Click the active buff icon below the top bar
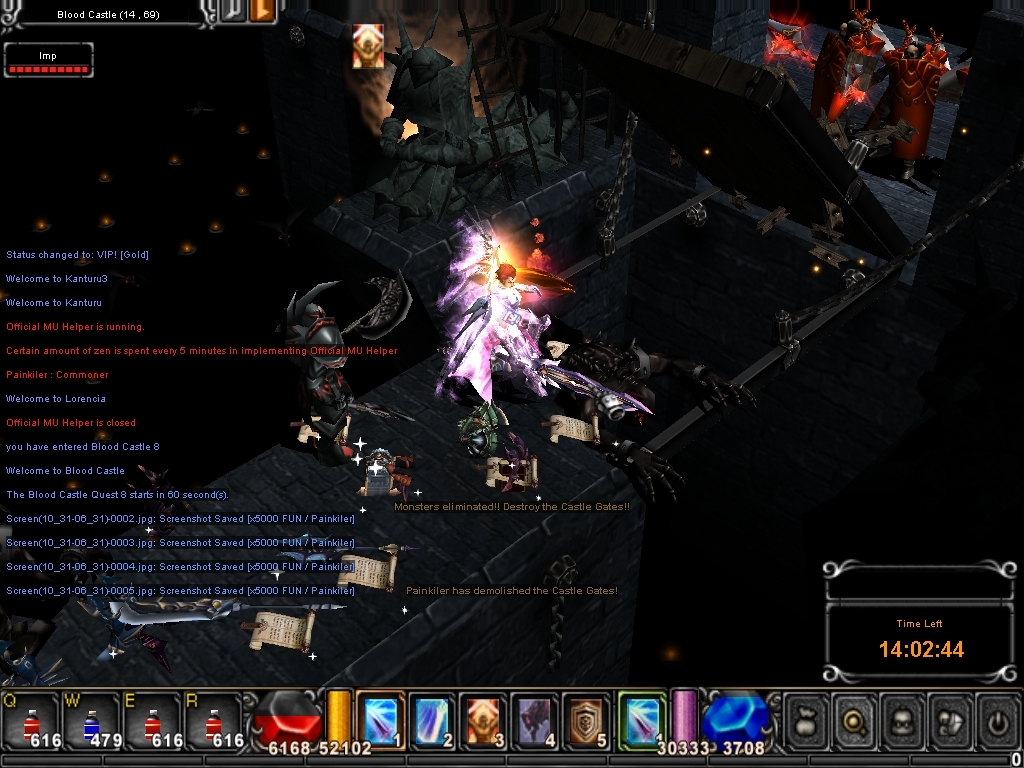 coord(367,47)
